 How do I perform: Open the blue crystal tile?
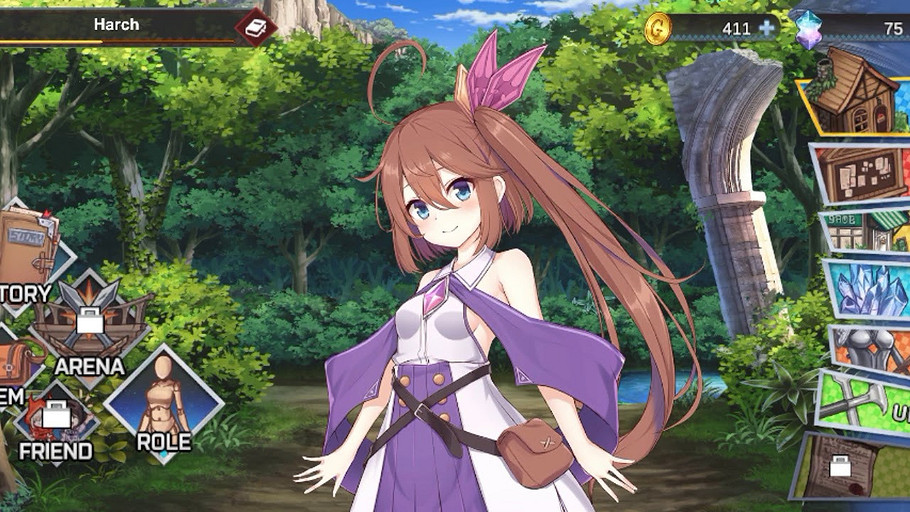click(868, 290)
